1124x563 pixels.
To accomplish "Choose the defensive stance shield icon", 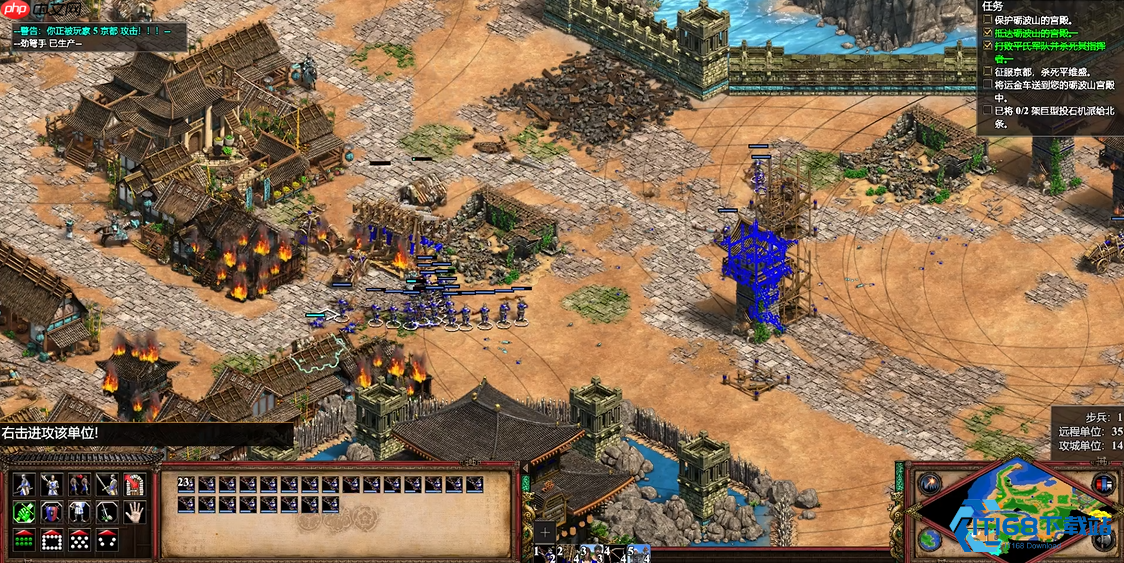I will coord(51,513).
